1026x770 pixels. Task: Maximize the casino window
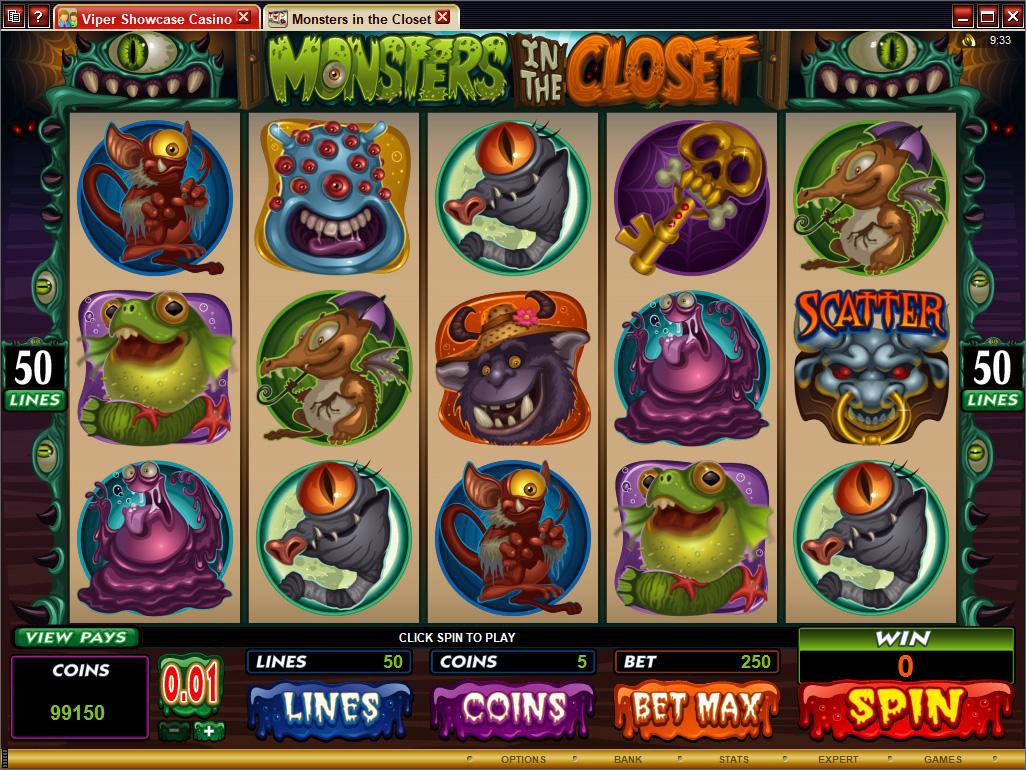coord(986,16)
